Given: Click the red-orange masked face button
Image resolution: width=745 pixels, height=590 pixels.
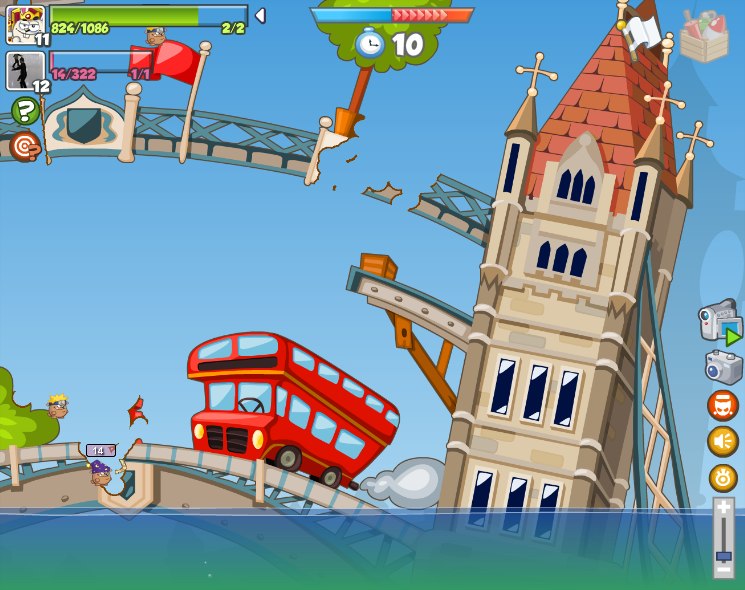Looking at the screenshot, I should click(x=722, y=405).
